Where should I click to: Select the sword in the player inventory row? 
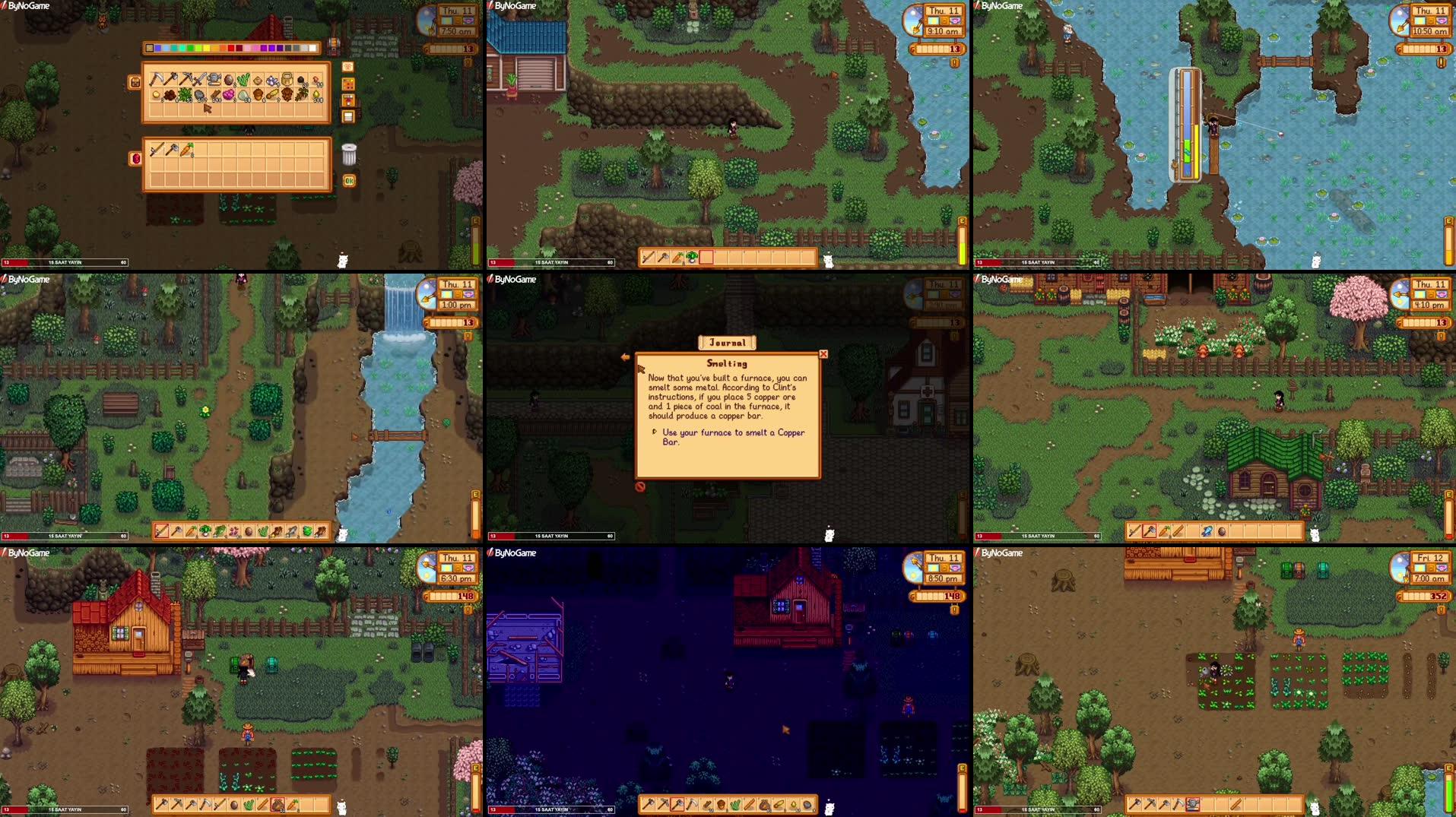pyautogui.click(x=157, y=149)
